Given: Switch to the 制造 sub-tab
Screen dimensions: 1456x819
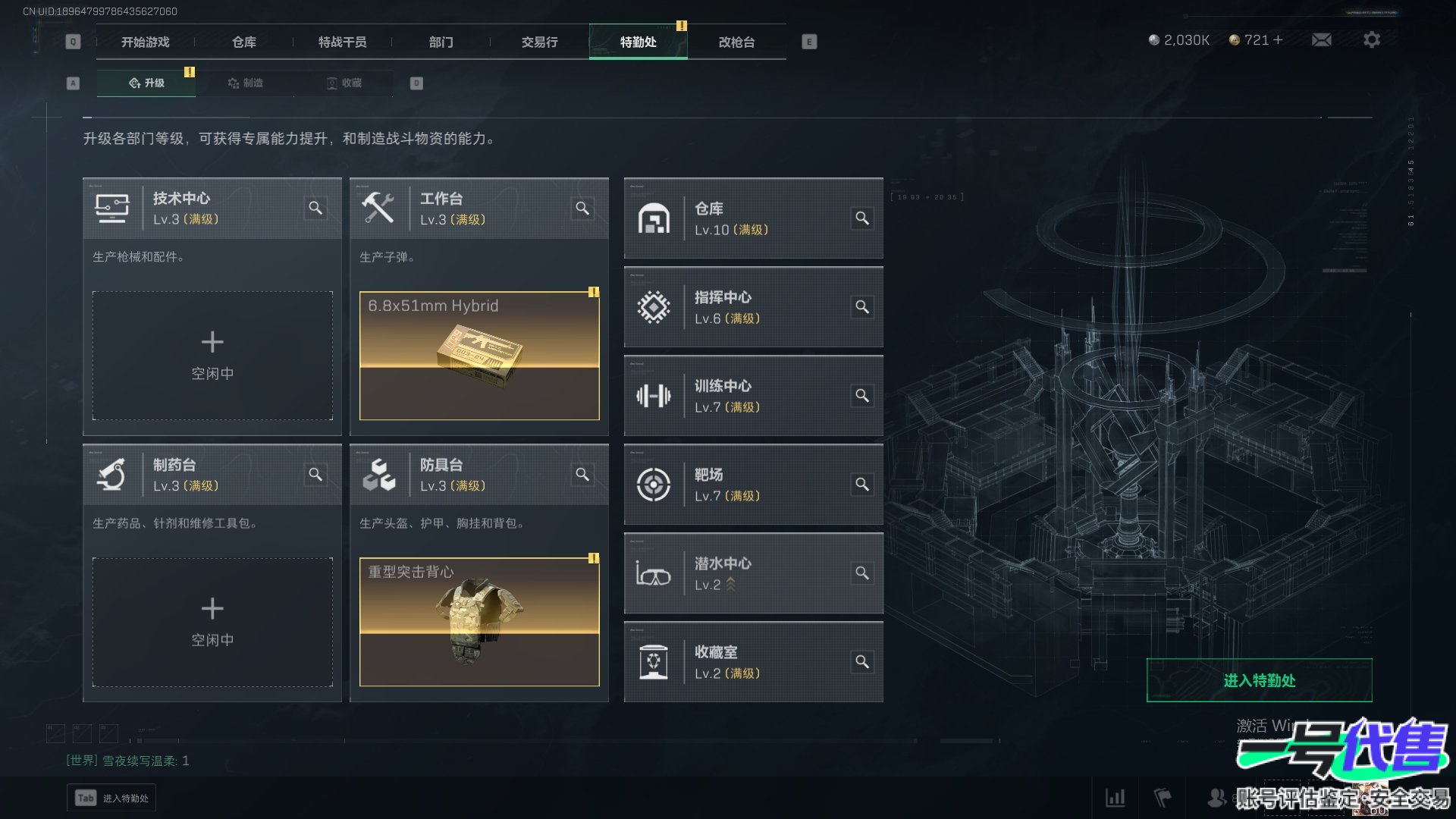Looking at the screenshot, I should [245, 83].
